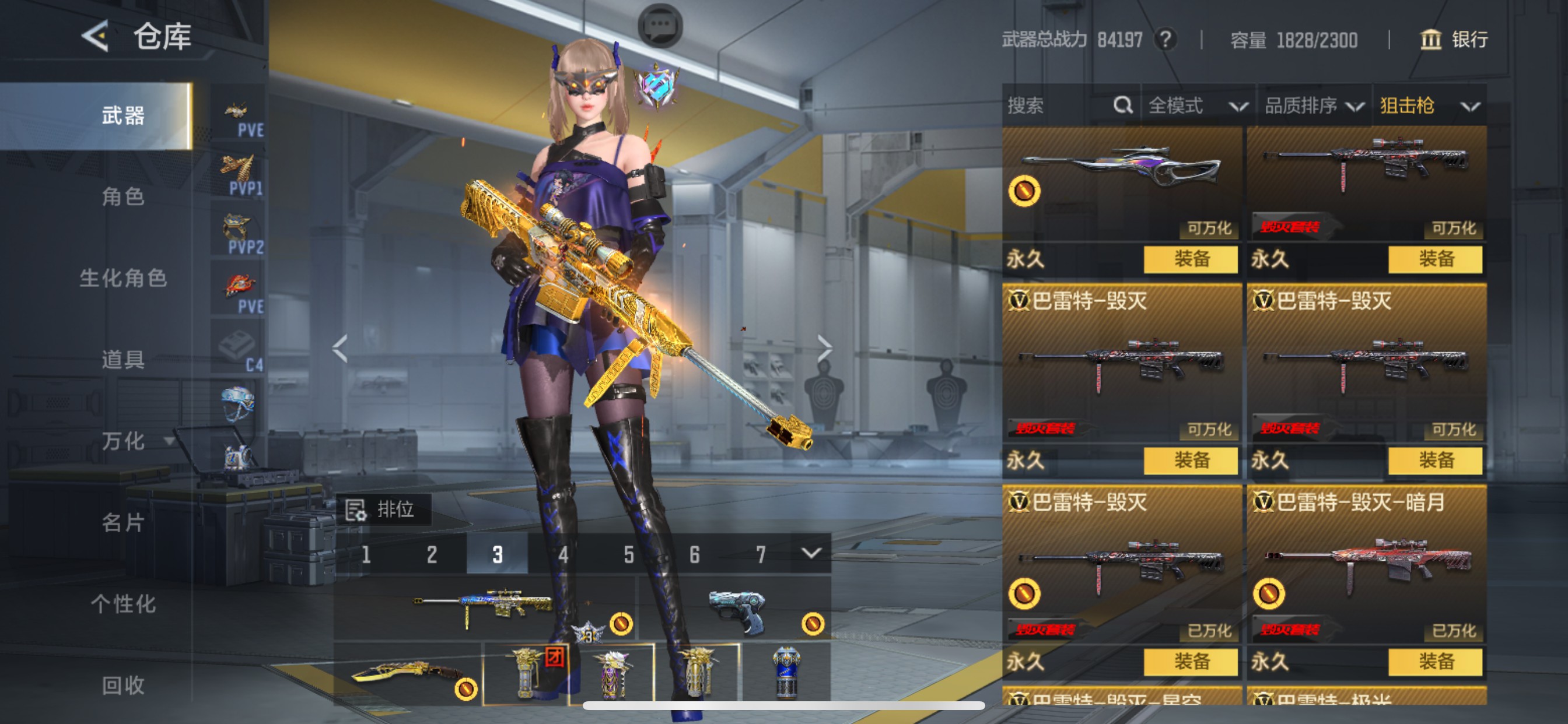
Task: Open the 个性化 section
Action: [123, 603]
